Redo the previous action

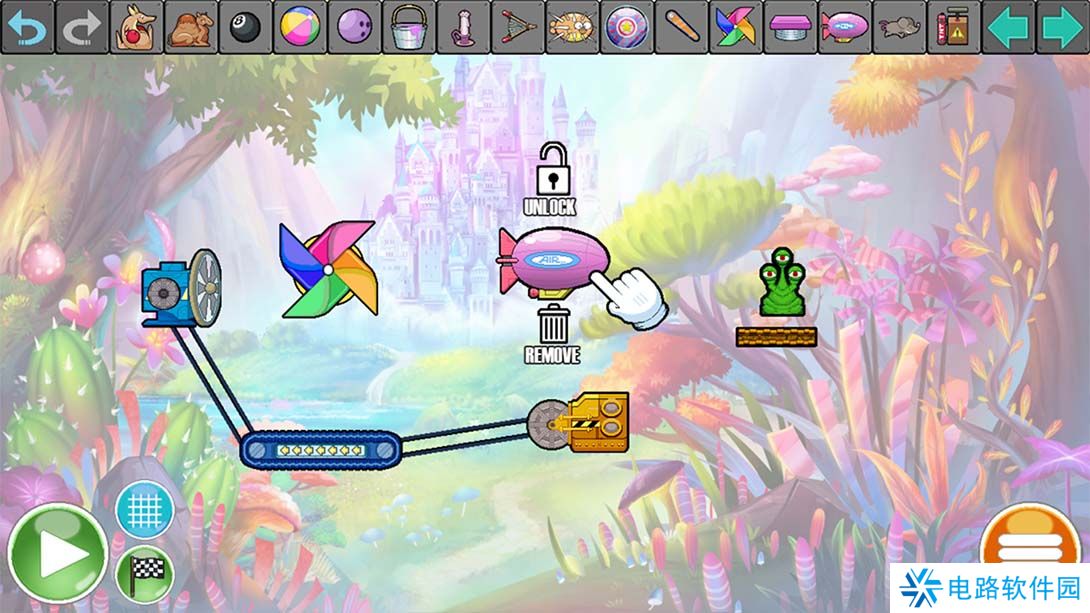tap(81, 27)
